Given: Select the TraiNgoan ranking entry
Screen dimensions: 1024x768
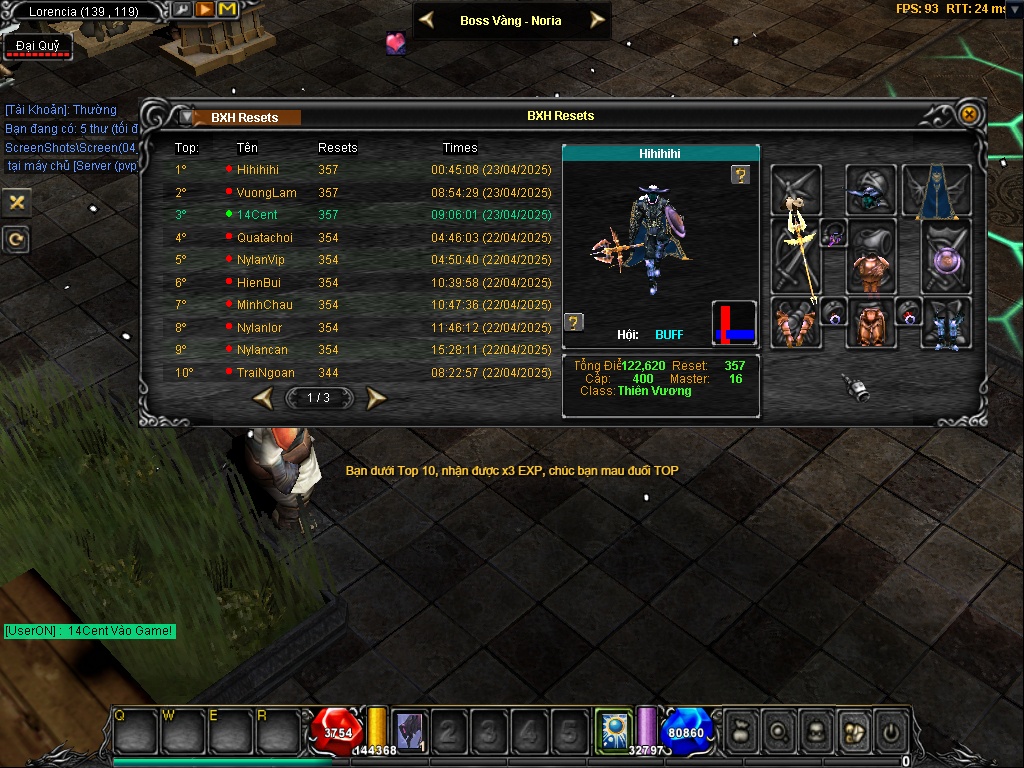Looking at the screenshot, I should coord(268,373).
